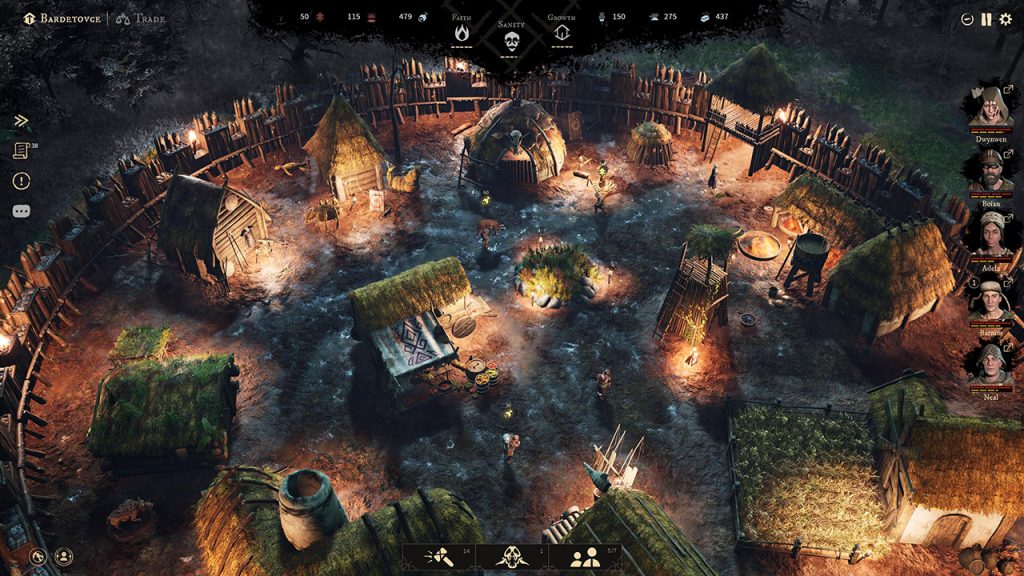Viewport: 1024px width, 576px height.
Task: Select Neal's portrait
Action: click(989, 362)
